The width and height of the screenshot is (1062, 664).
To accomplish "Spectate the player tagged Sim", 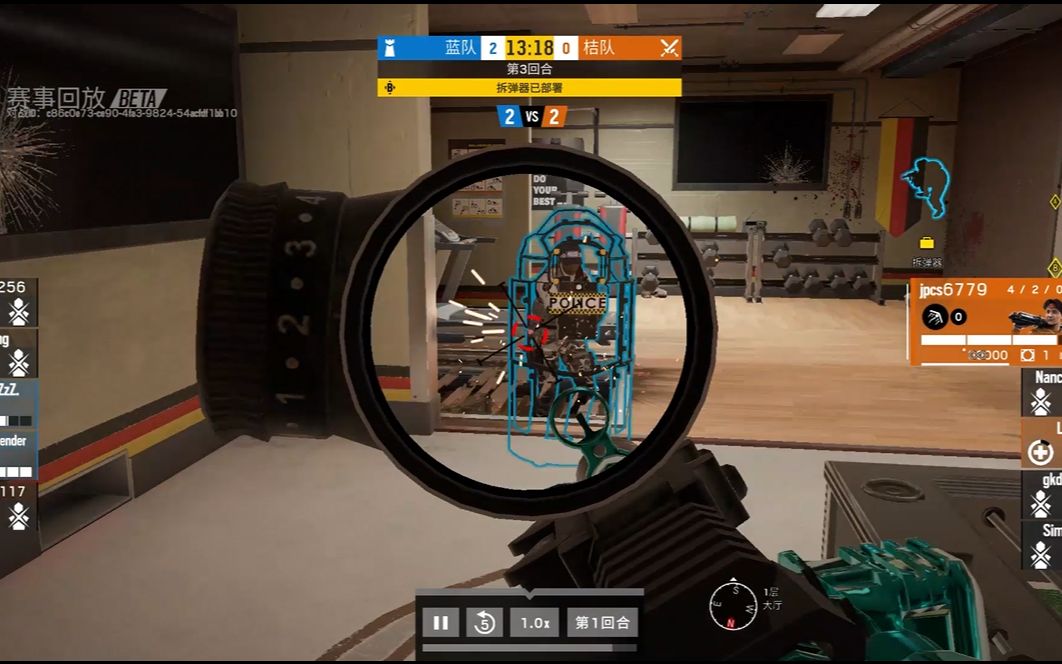I will click(1041, 544).
